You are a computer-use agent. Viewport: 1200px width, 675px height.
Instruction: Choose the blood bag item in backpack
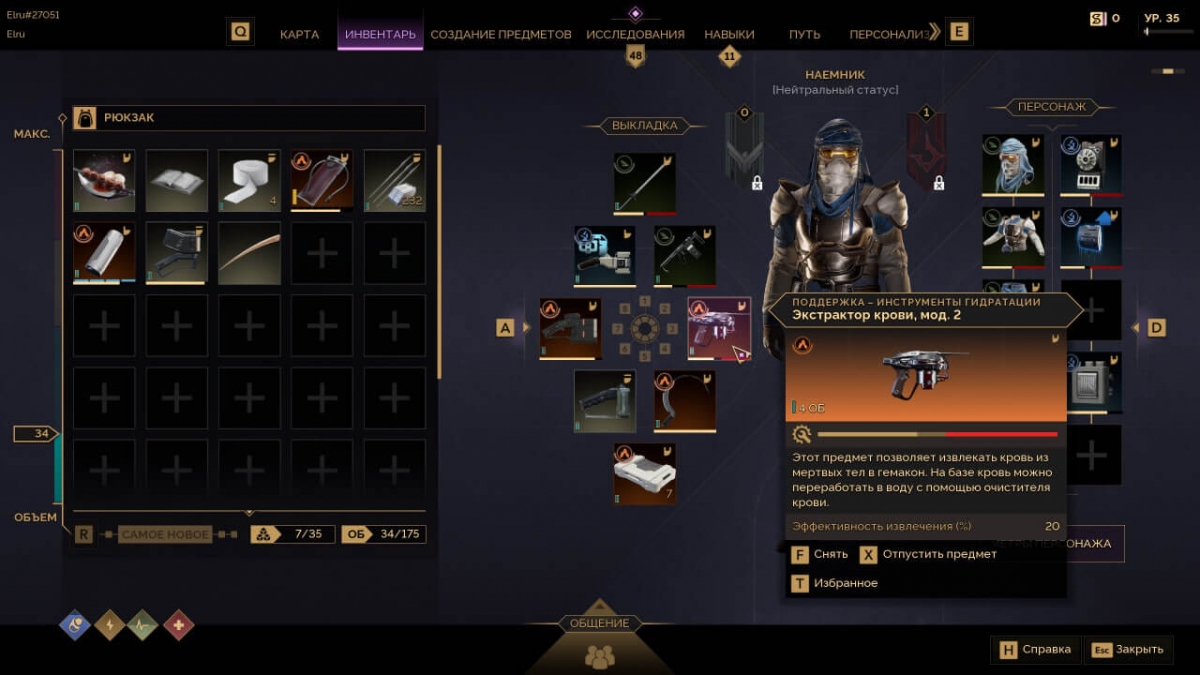pos(322,181)
